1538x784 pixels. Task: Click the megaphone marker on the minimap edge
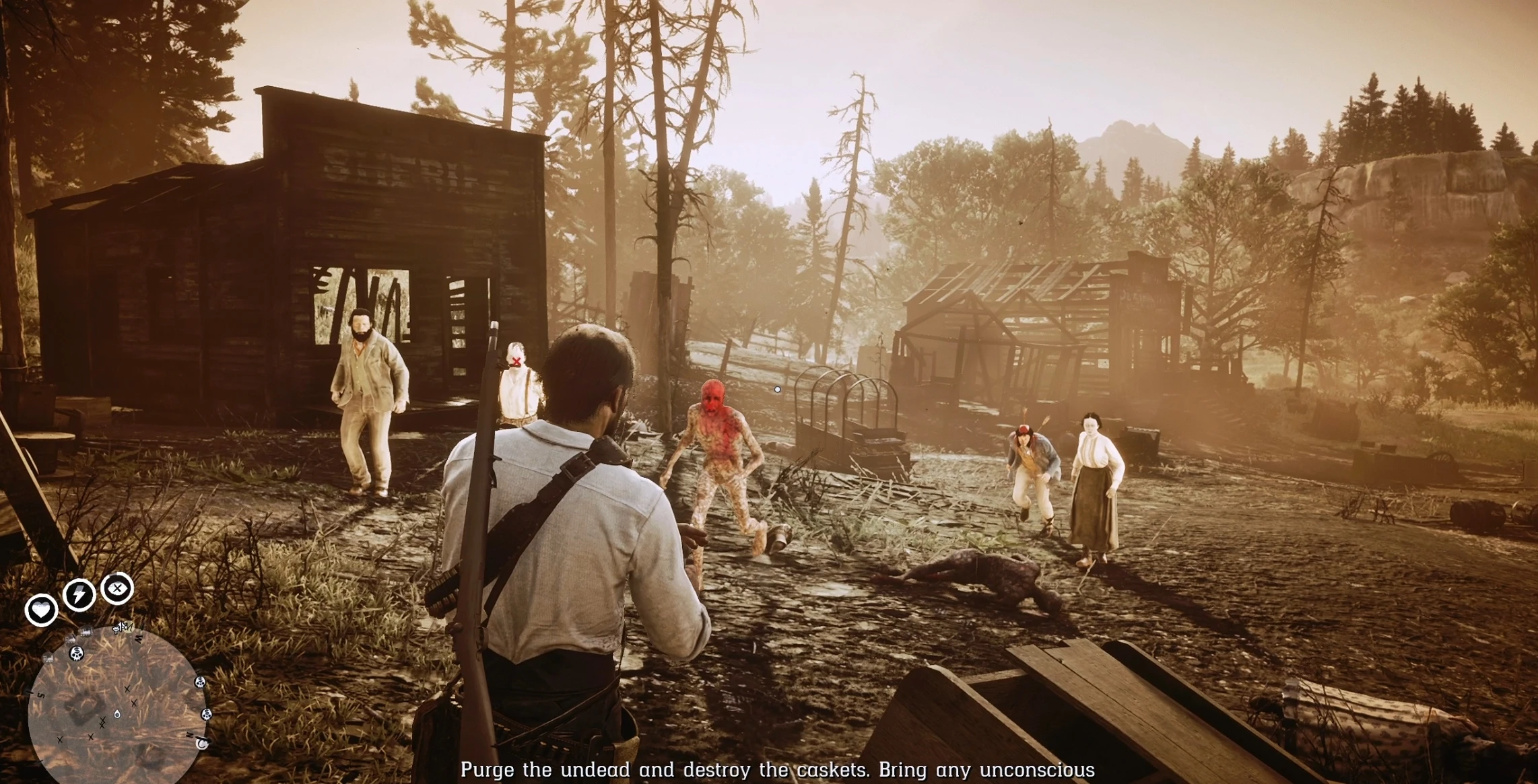(x=121, y=629)
